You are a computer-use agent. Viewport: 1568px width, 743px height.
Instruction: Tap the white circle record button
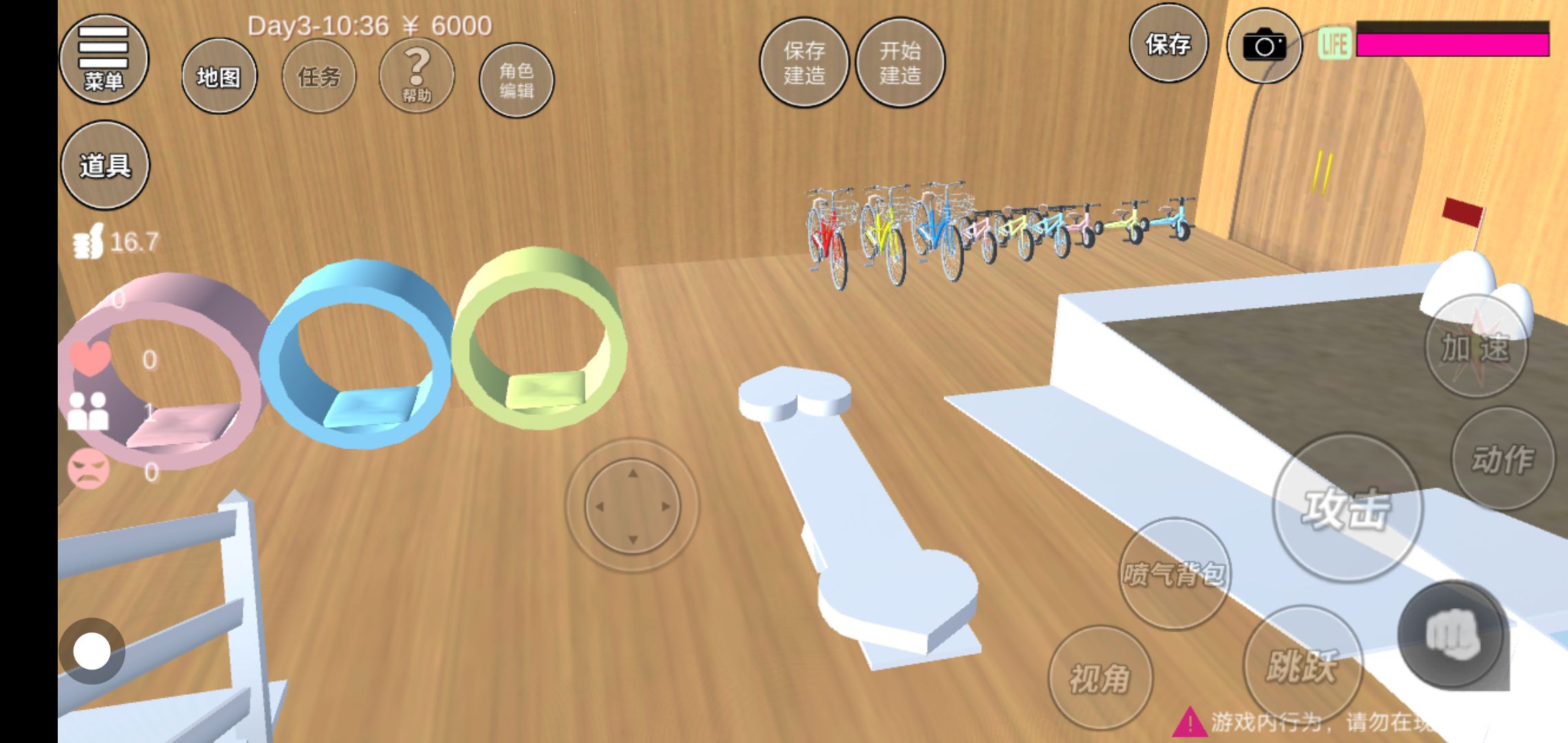click(x=92, y=651)
